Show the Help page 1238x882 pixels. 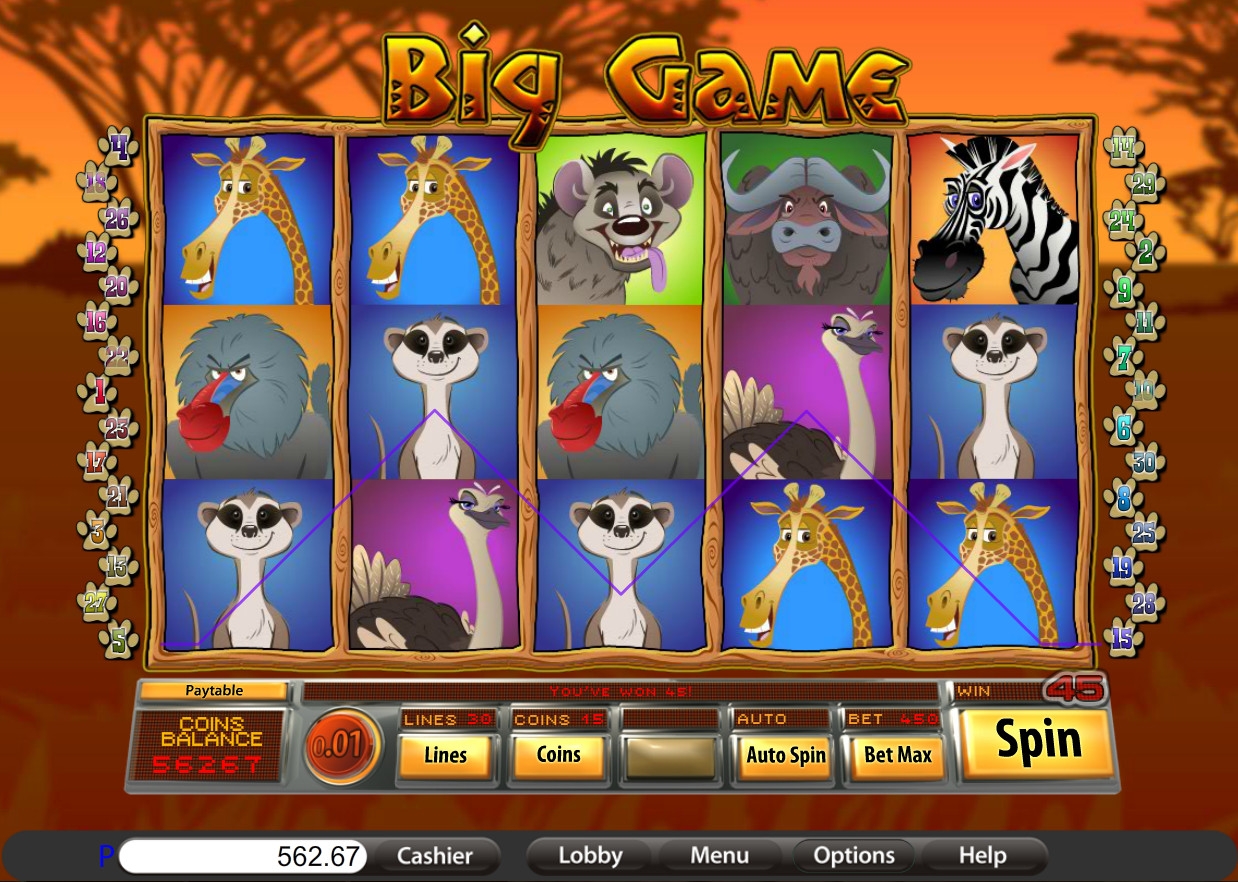point(982,856)
